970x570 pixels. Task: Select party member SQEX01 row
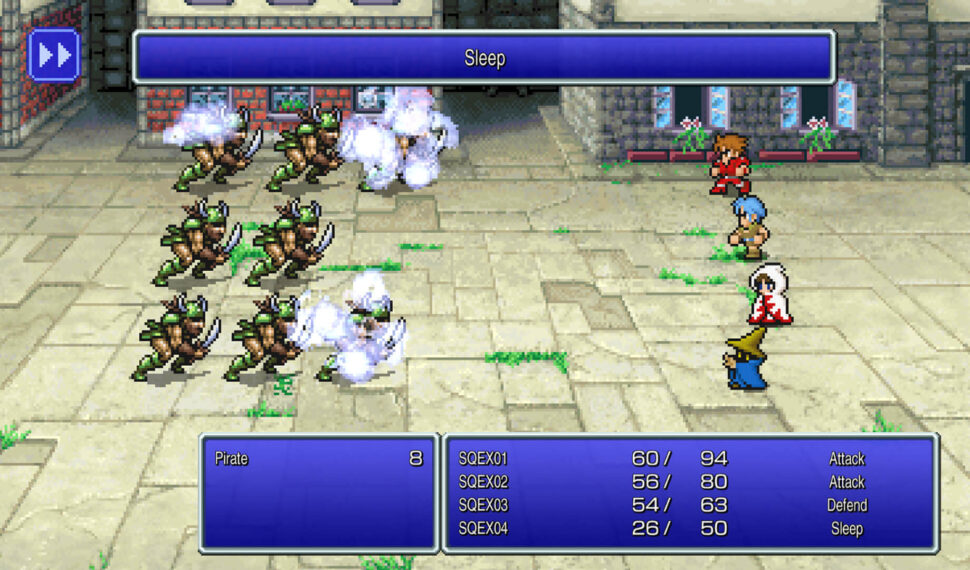click(690, 459)
